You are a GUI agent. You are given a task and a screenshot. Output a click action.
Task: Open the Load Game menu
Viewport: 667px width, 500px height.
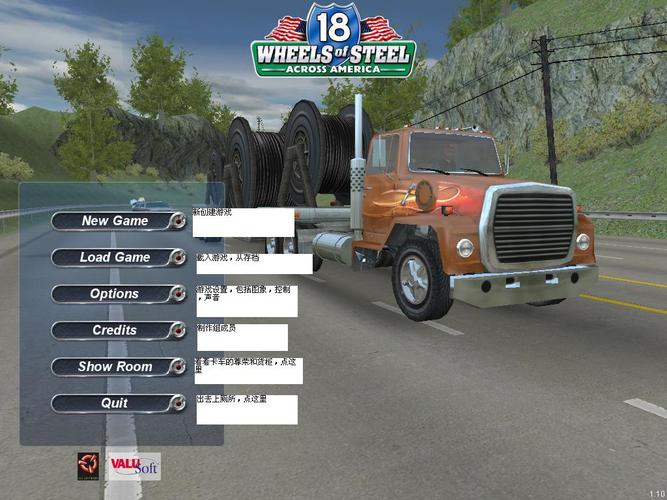coord(115,257)
